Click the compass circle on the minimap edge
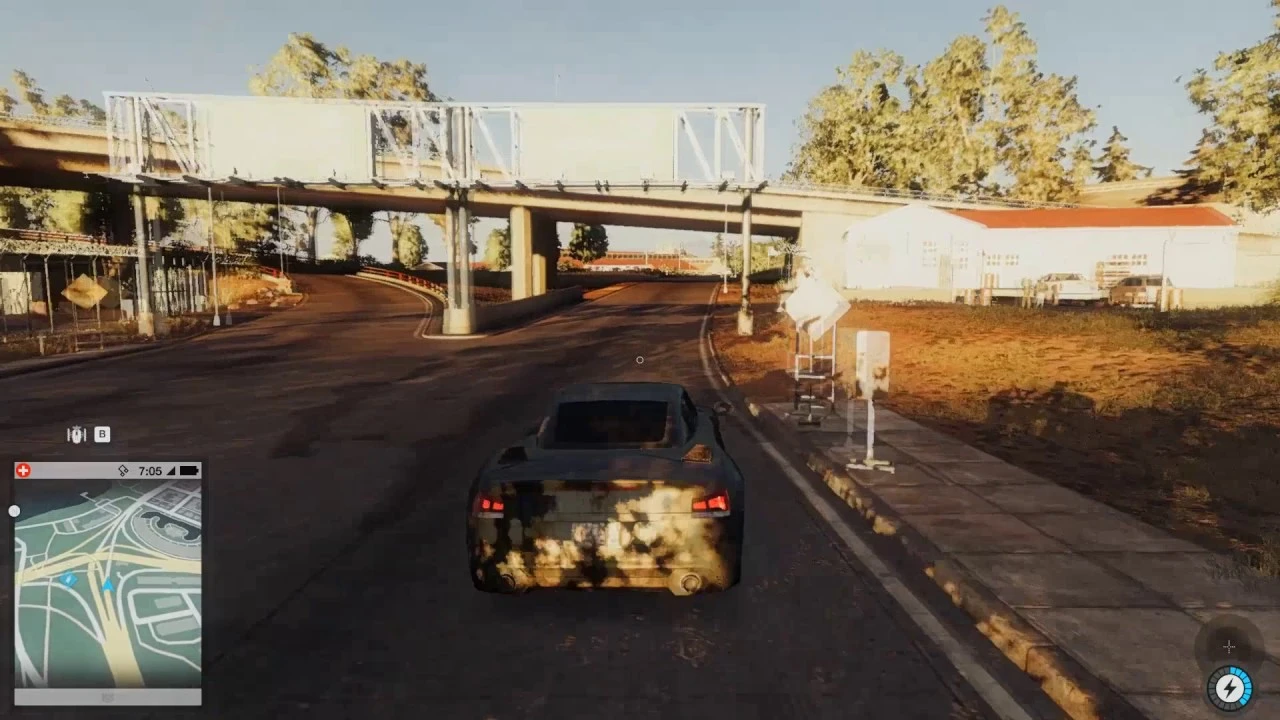 [x=14, y=510]
